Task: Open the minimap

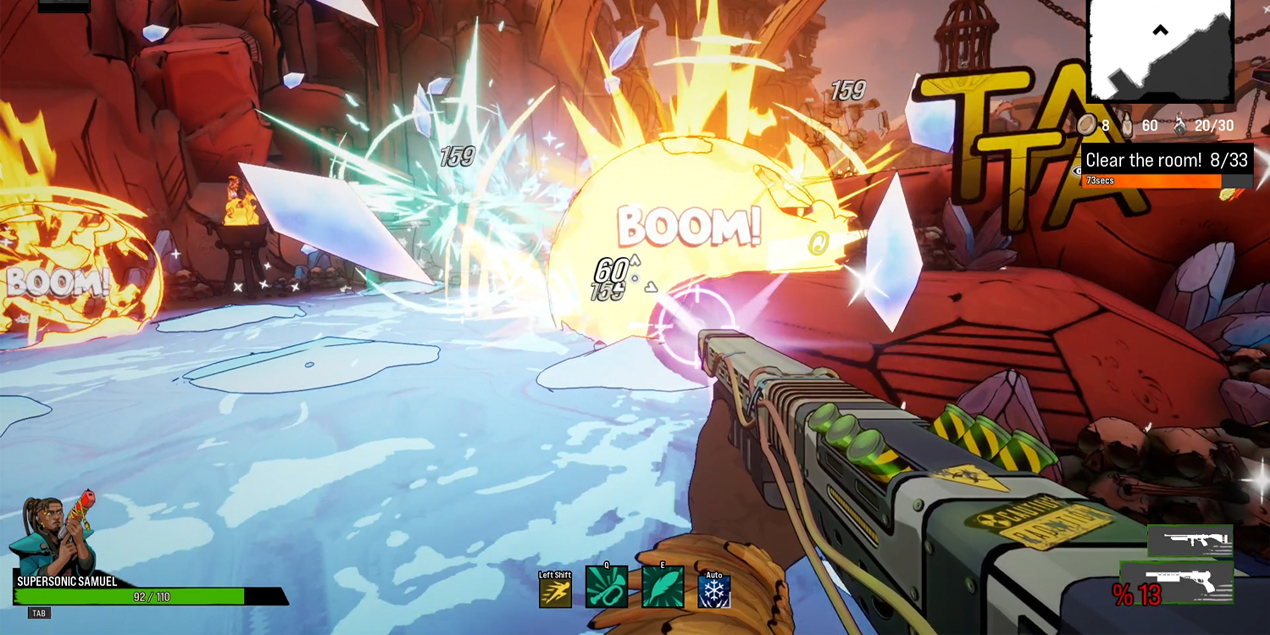Action: pos(1160,50)
